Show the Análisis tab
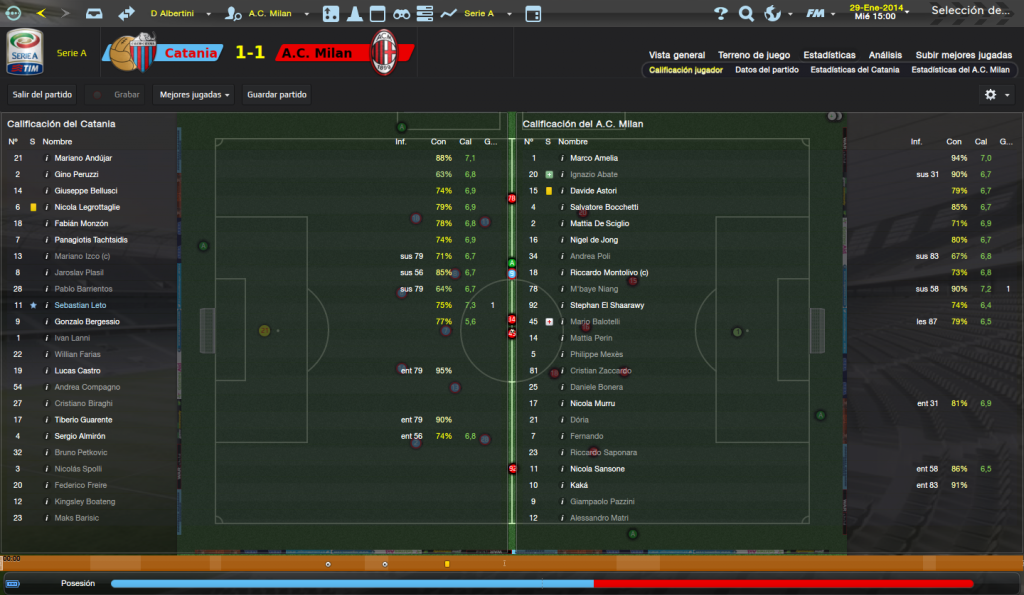 [x=885, y=55]
